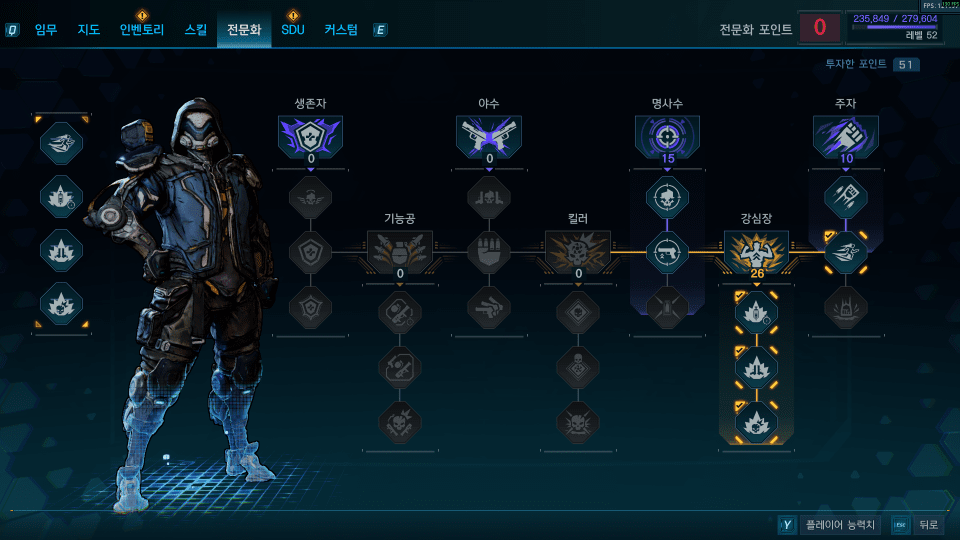Select the 스킬 tab
Screen dimensions: 960x540
(x=196, y=30)
